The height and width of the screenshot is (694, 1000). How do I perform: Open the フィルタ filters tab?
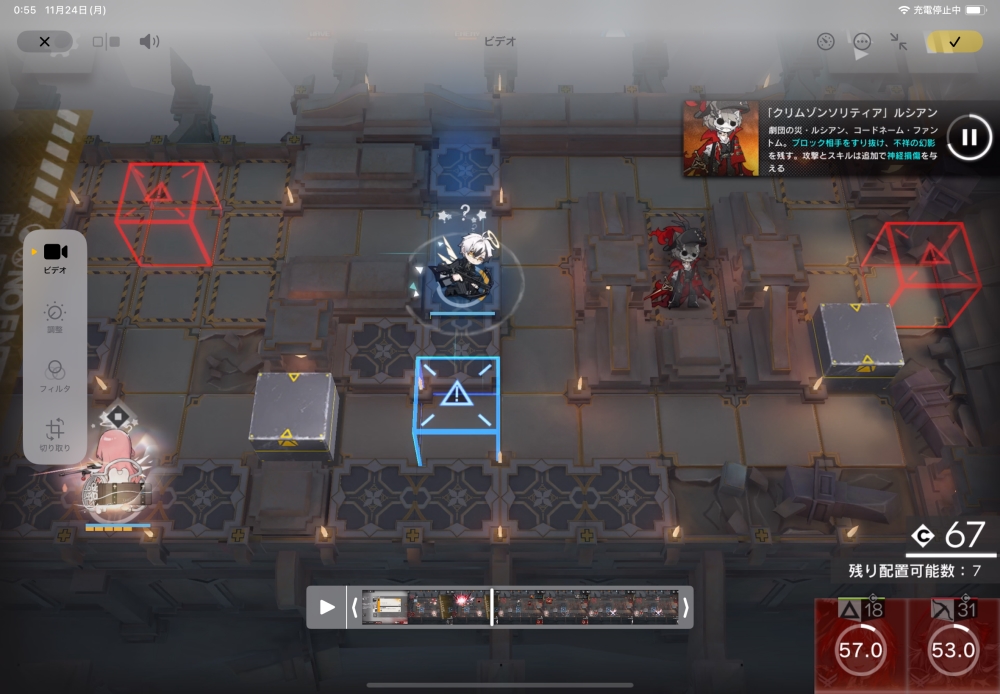tap(55, 376)
